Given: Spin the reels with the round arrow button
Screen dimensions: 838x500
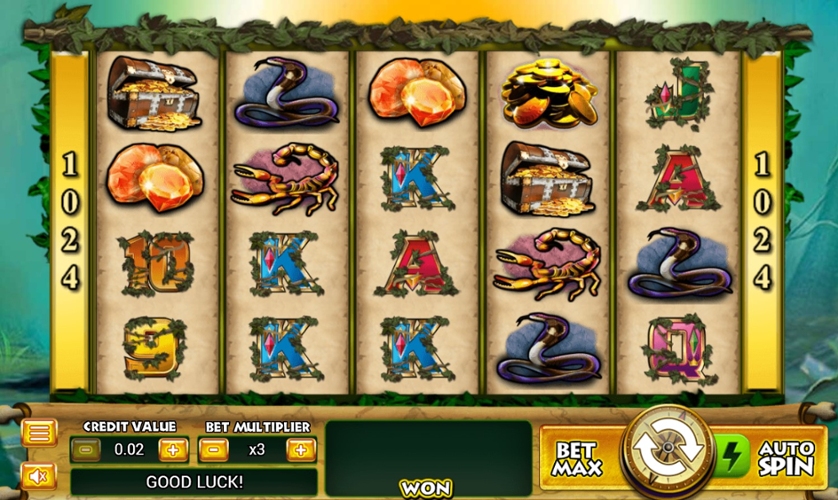Looking at the screenshot, I should pos(667,454).
